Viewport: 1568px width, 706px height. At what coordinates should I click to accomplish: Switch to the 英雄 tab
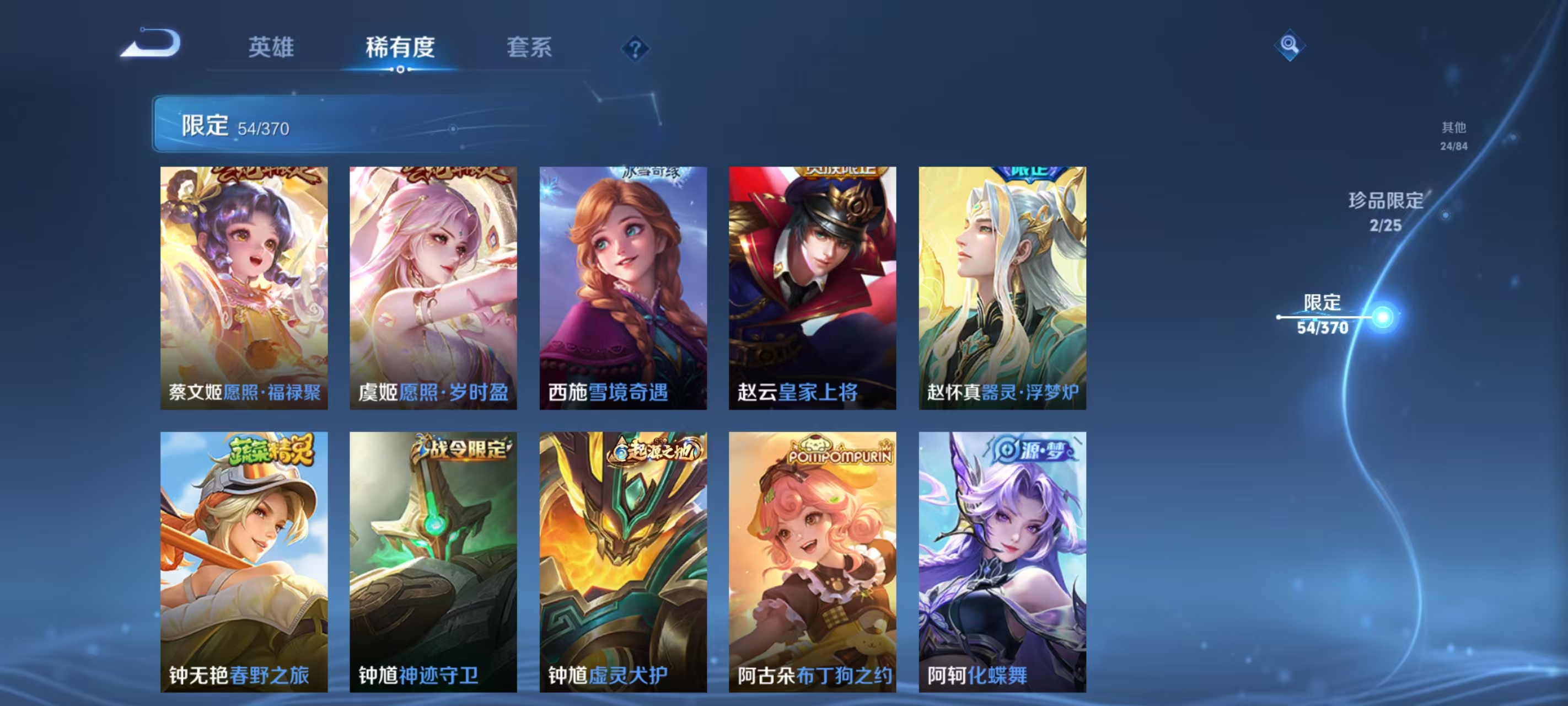(x=271, y=49)
